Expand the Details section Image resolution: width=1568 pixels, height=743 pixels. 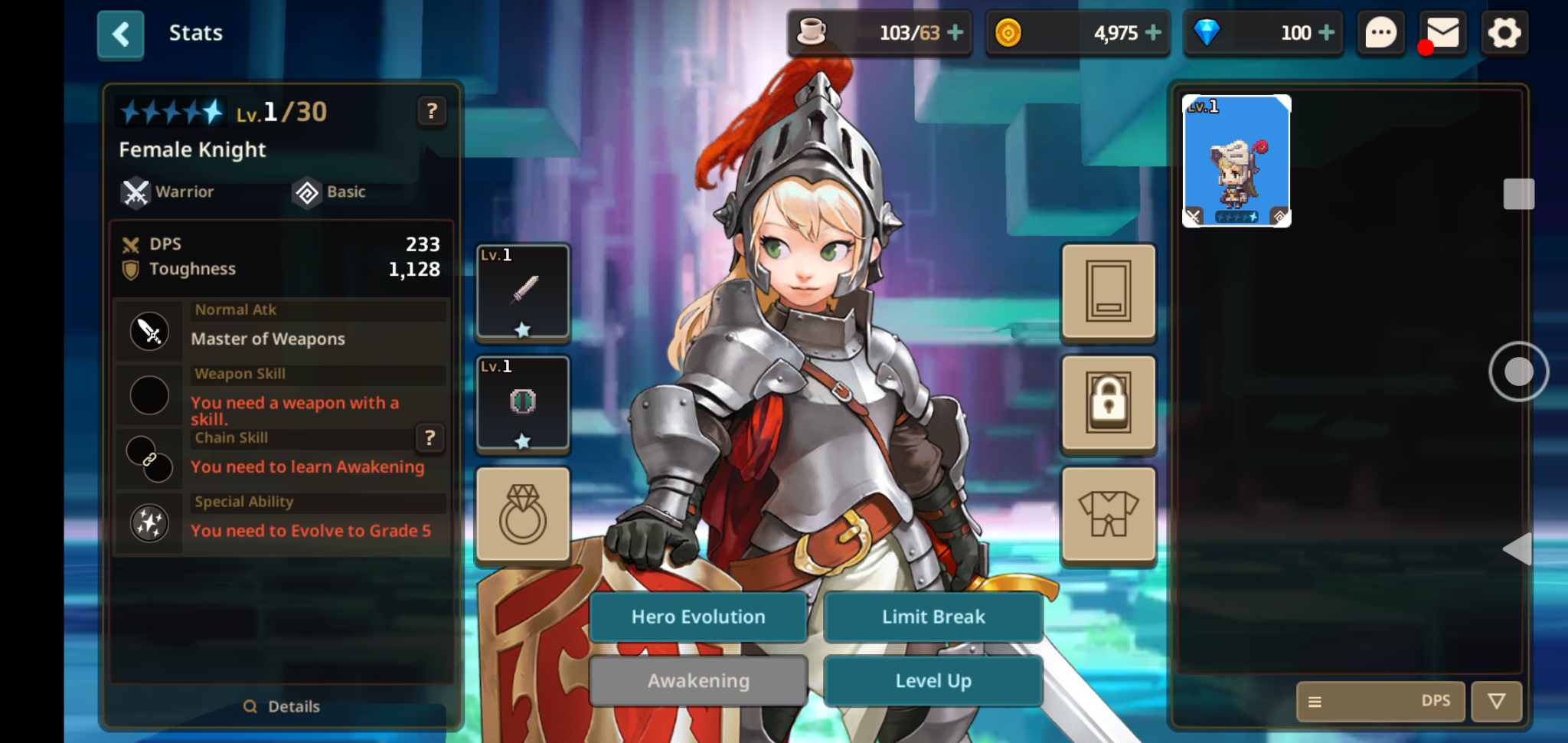tap(282, 706)
